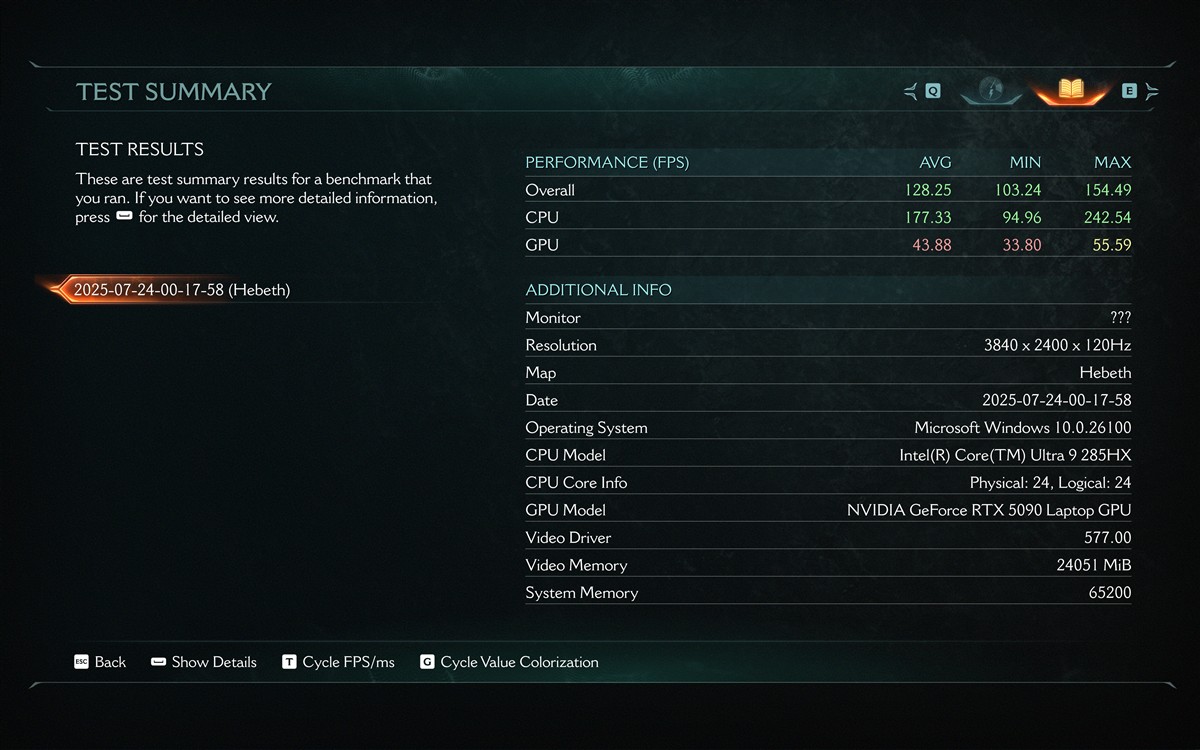Select the 2025-07-24-00-17-58 (Hebeth) result entry
This screenshot has width=1200, height=750.
tap(181, 290)
